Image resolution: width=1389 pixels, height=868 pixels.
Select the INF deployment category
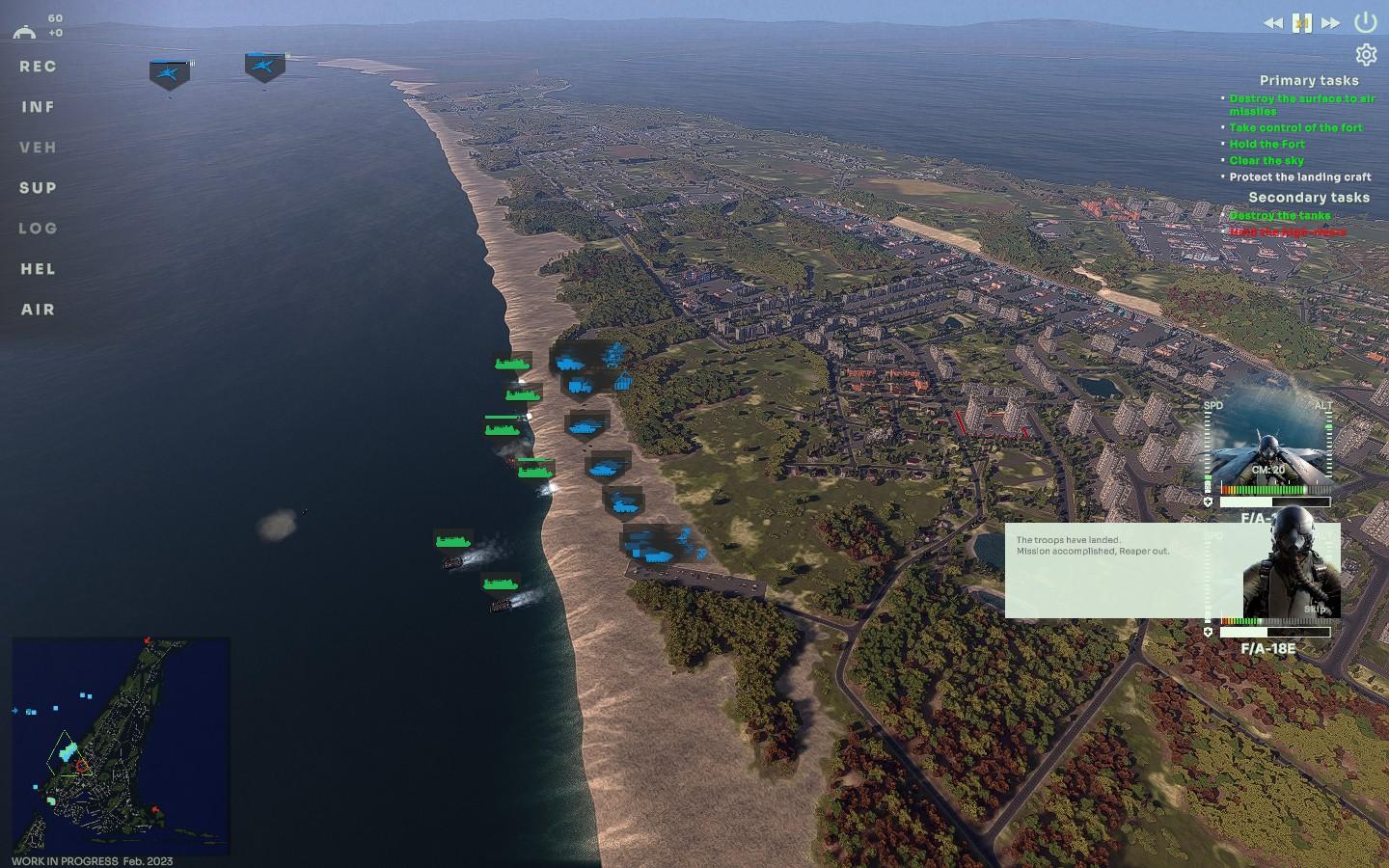click(38, 107)
